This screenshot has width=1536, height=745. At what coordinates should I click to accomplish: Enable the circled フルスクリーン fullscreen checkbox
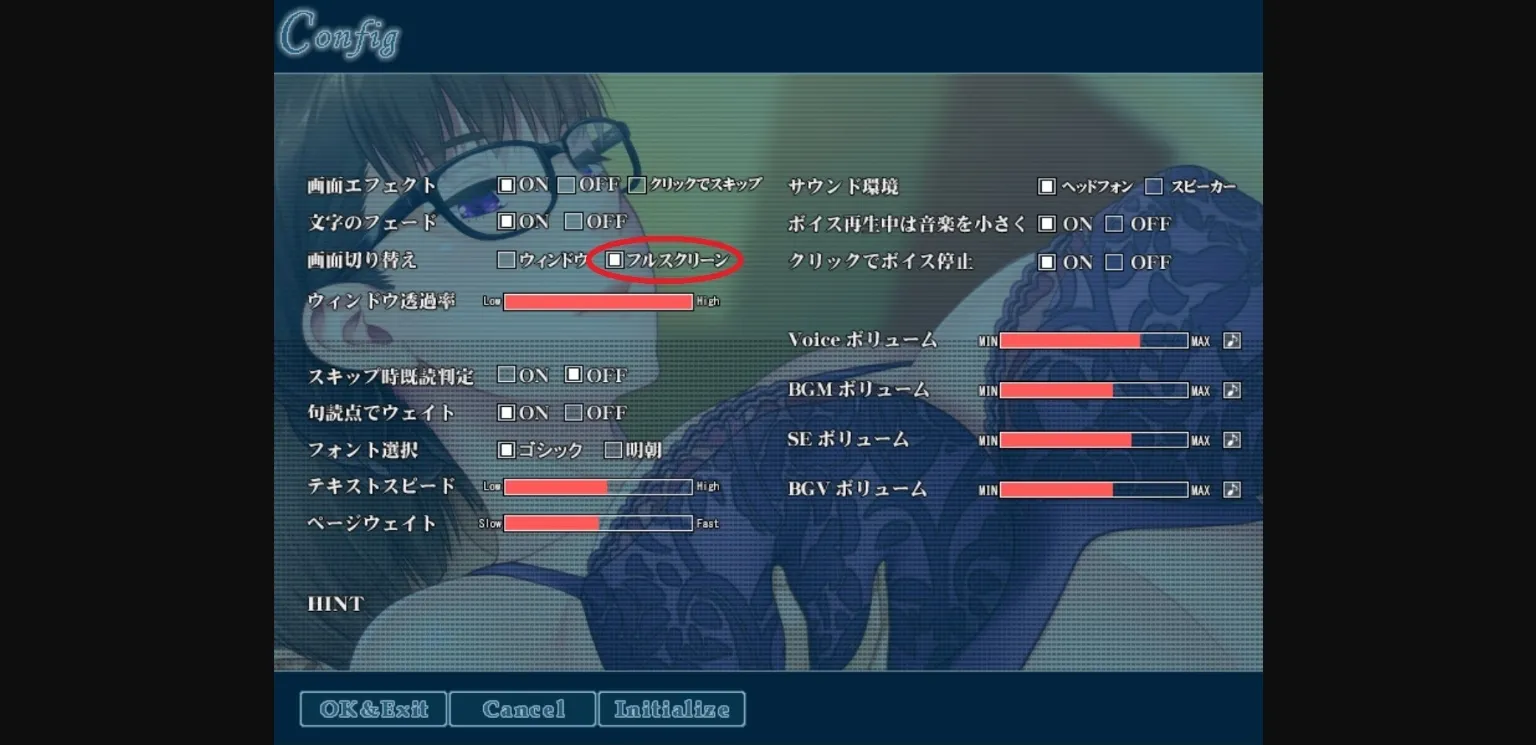click(x=613, y=260)
